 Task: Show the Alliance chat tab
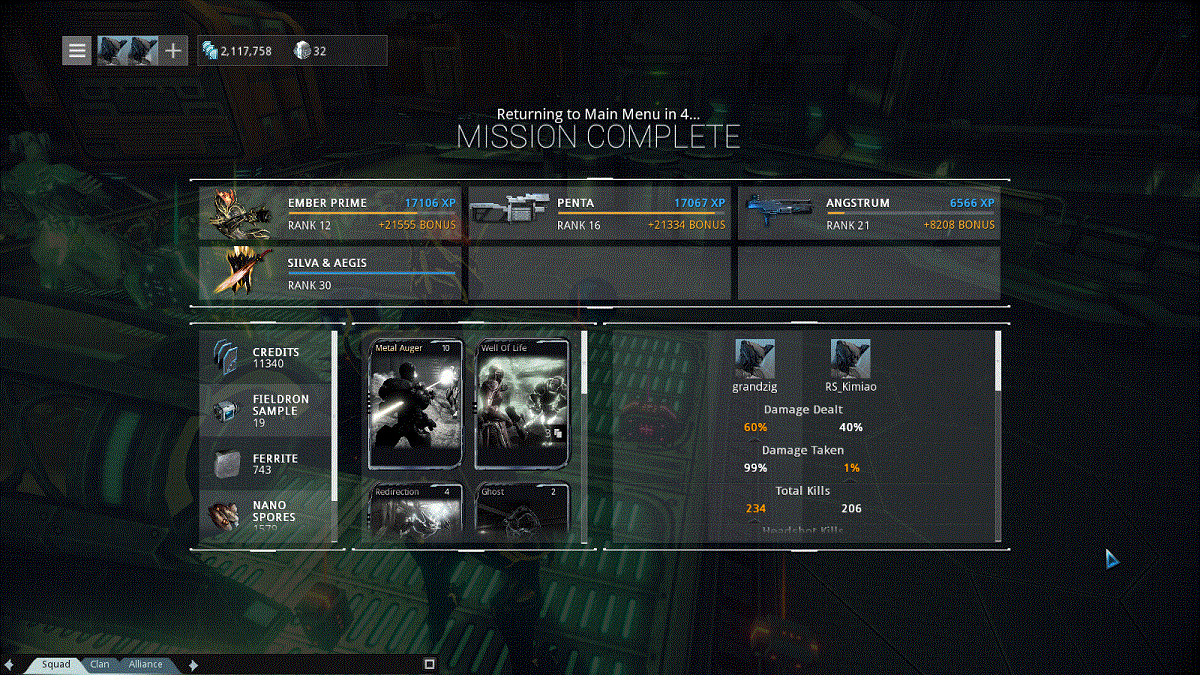(146, 664)
